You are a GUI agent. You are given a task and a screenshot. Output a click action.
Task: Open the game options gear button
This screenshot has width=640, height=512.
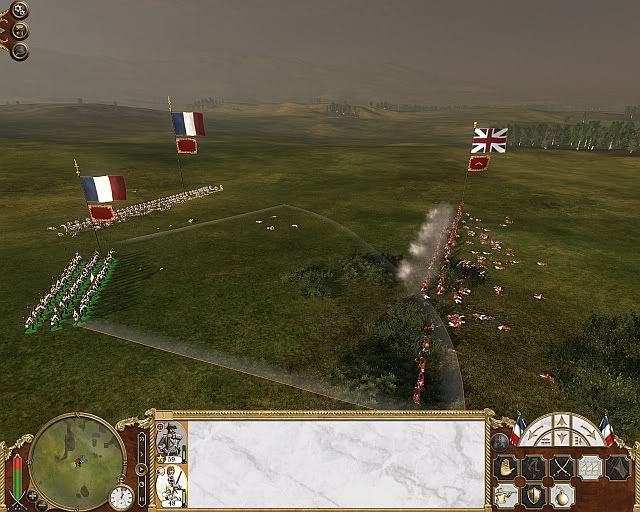(x=20, y=11)
